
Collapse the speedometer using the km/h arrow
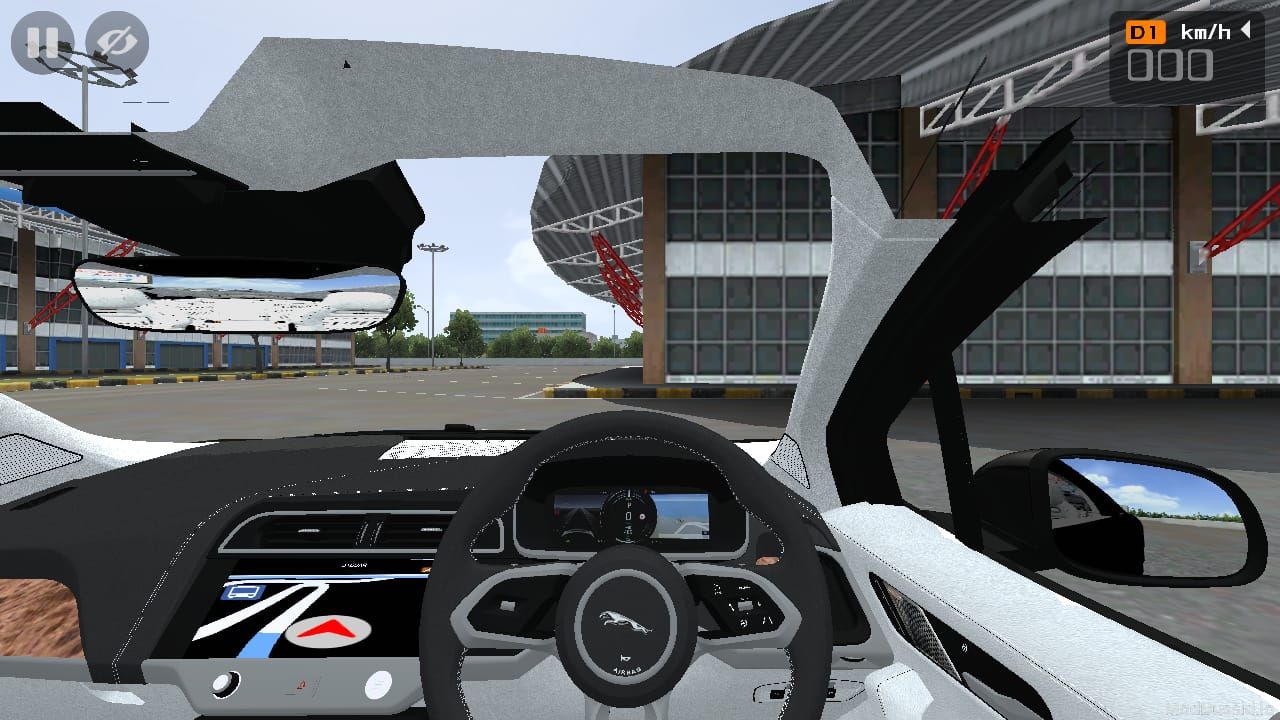tap(1246, 30)
